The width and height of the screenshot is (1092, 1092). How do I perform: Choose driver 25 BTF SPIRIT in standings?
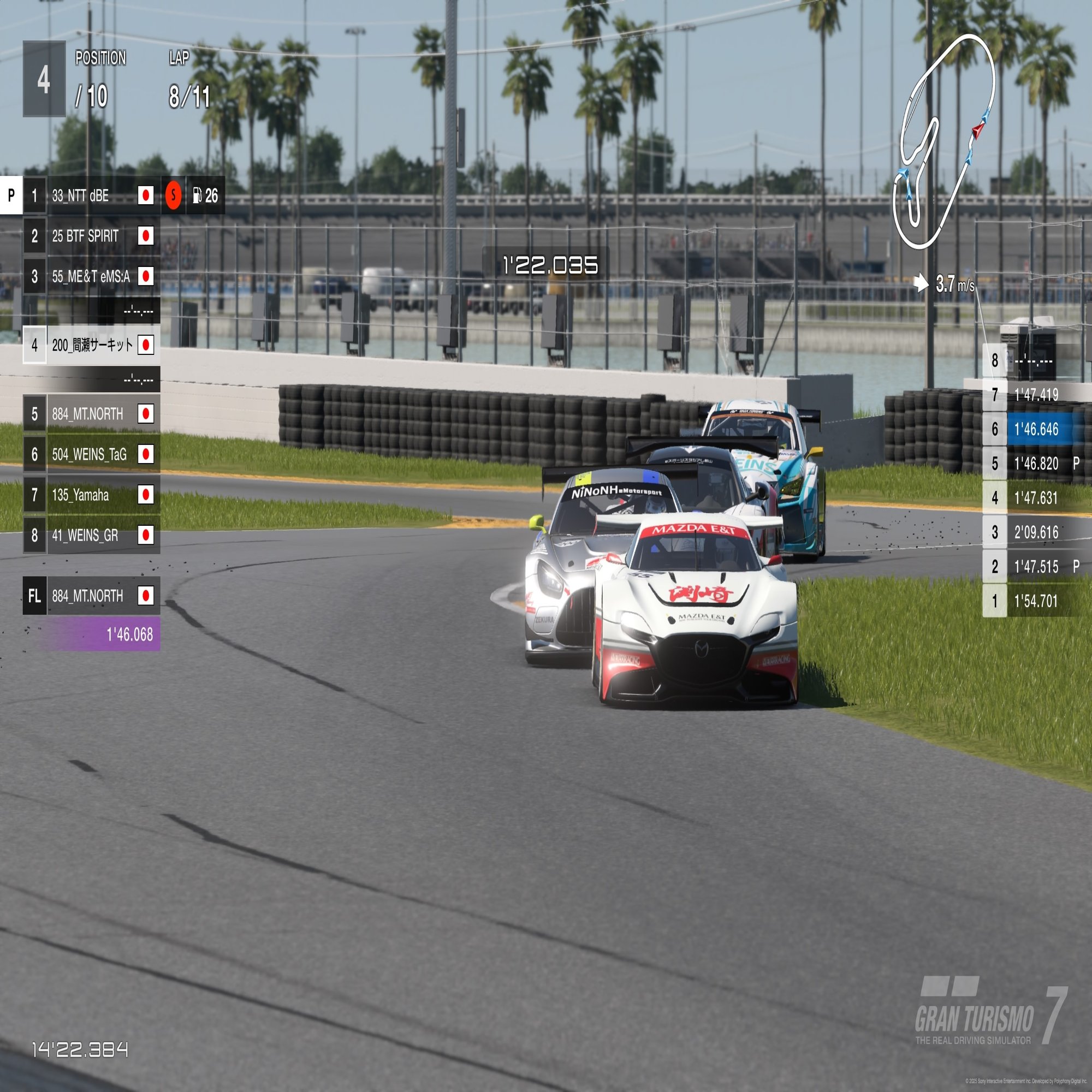91,236
